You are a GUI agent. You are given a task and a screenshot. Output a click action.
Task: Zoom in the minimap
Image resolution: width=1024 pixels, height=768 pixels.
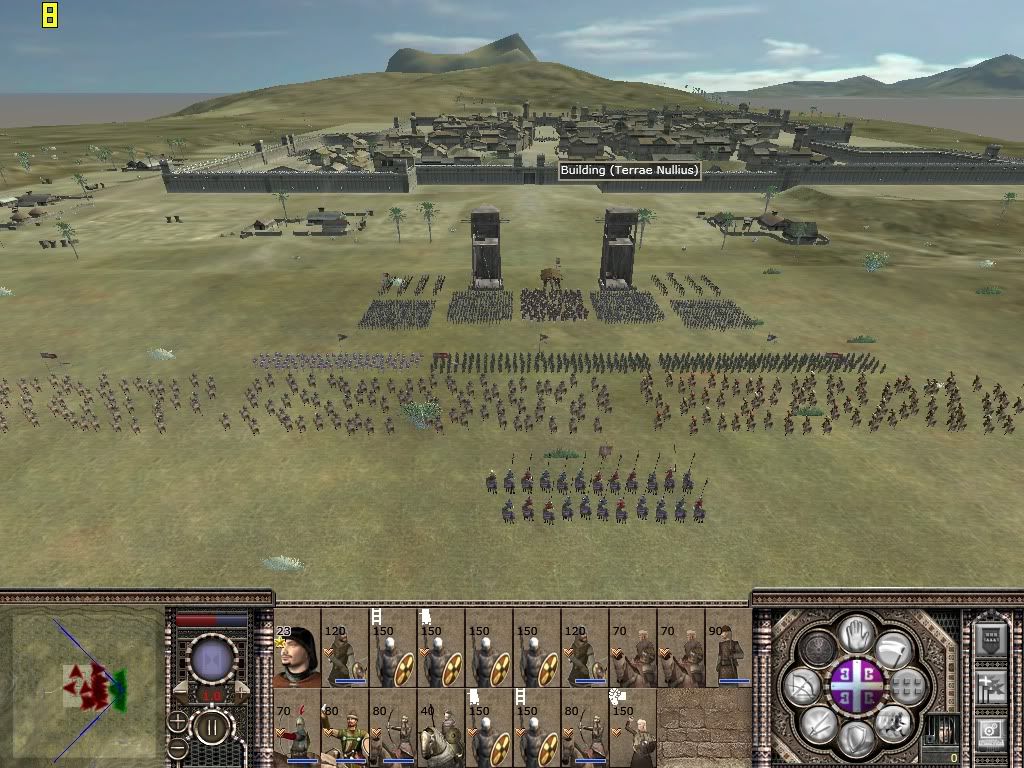(x=177, y=719)
